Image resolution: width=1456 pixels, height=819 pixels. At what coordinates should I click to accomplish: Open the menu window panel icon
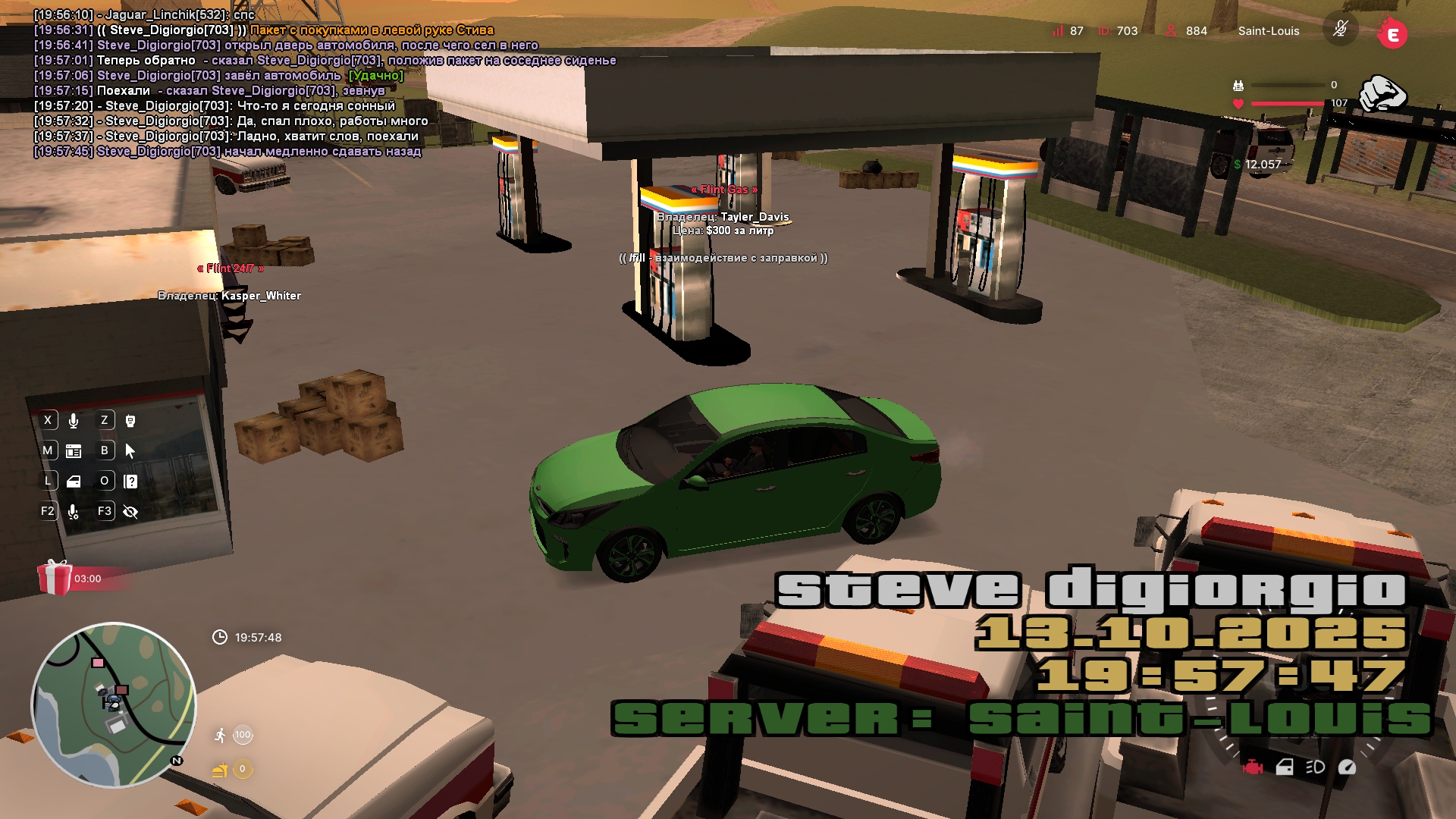tap(74, 451)
